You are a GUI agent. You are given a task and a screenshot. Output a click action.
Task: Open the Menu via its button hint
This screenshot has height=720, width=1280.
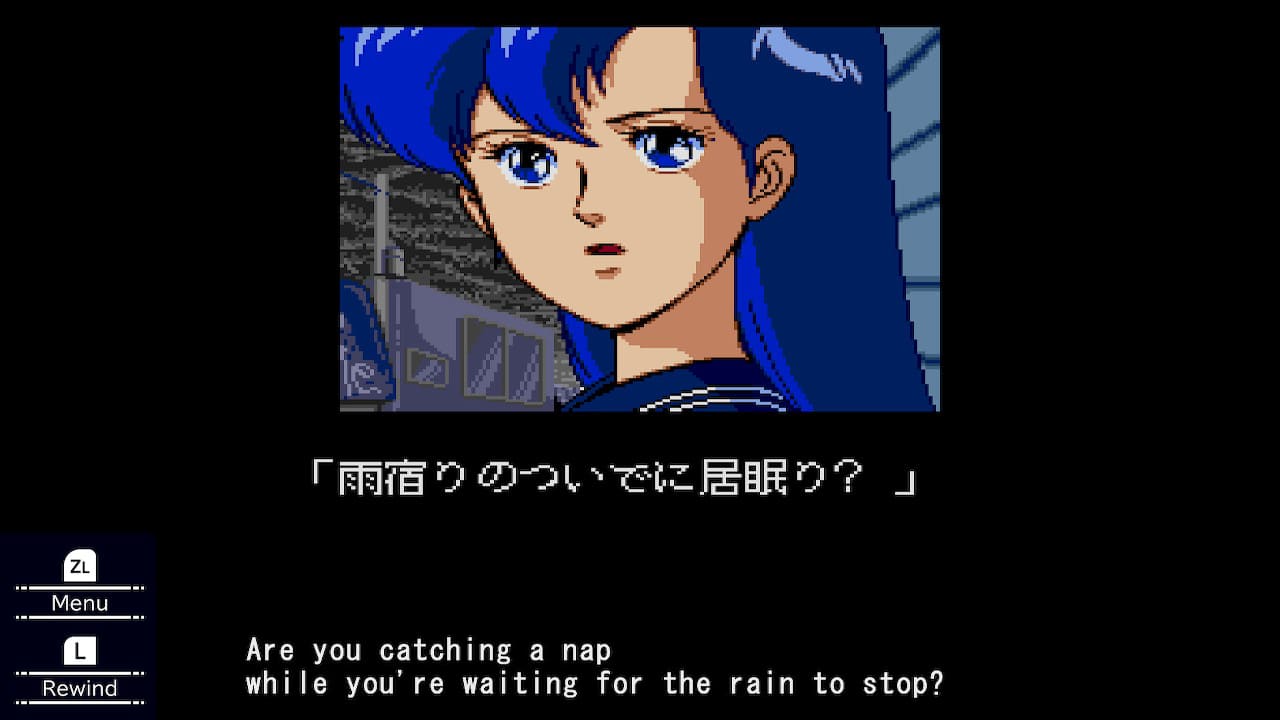tap(79, 602)
